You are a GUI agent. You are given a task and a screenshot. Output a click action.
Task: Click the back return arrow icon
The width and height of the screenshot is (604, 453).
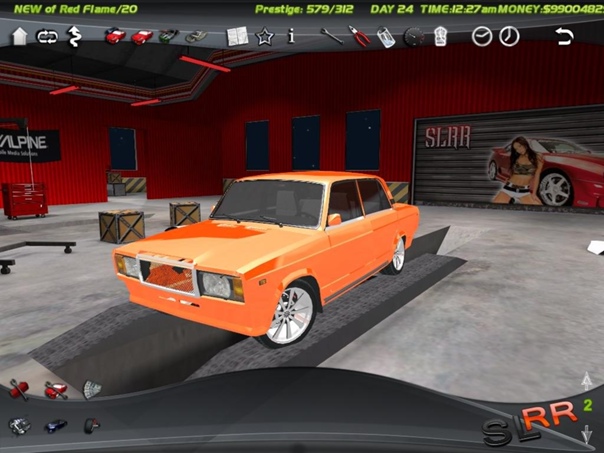(565, 37)
